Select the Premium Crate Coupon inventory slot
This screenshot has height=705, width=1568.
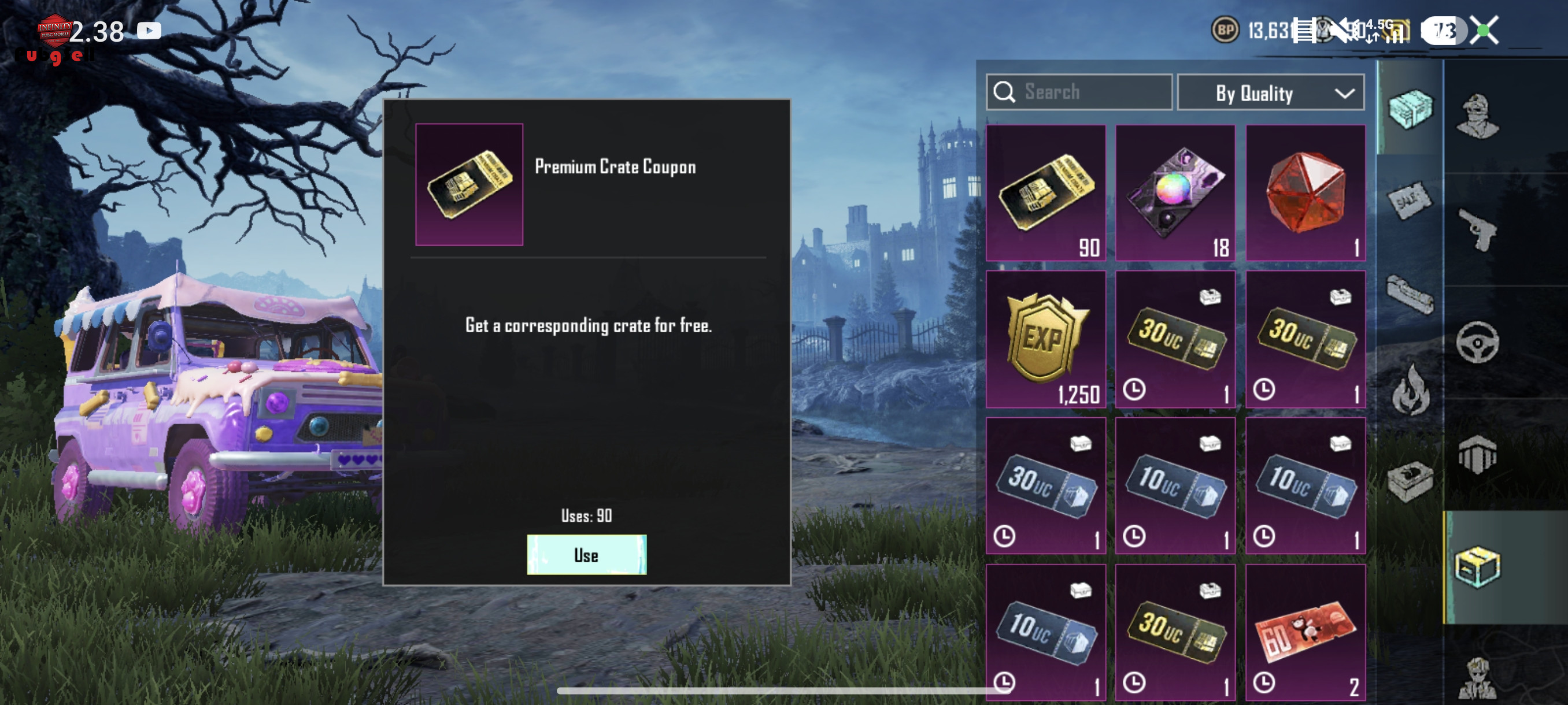[1045, 193]
